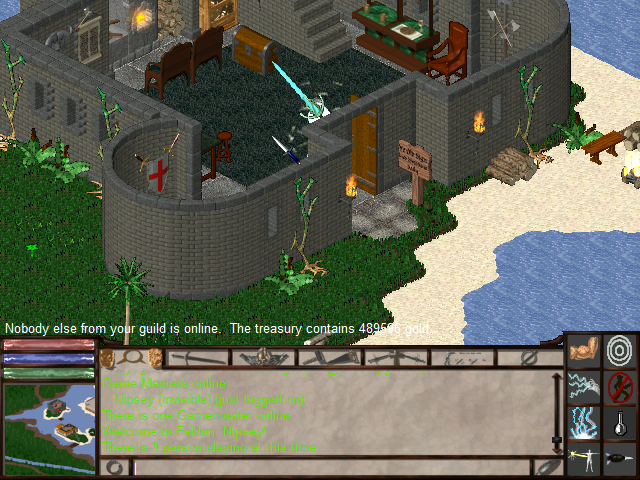
Task: Select the sword toolbar slot
Action: [198, 357]
